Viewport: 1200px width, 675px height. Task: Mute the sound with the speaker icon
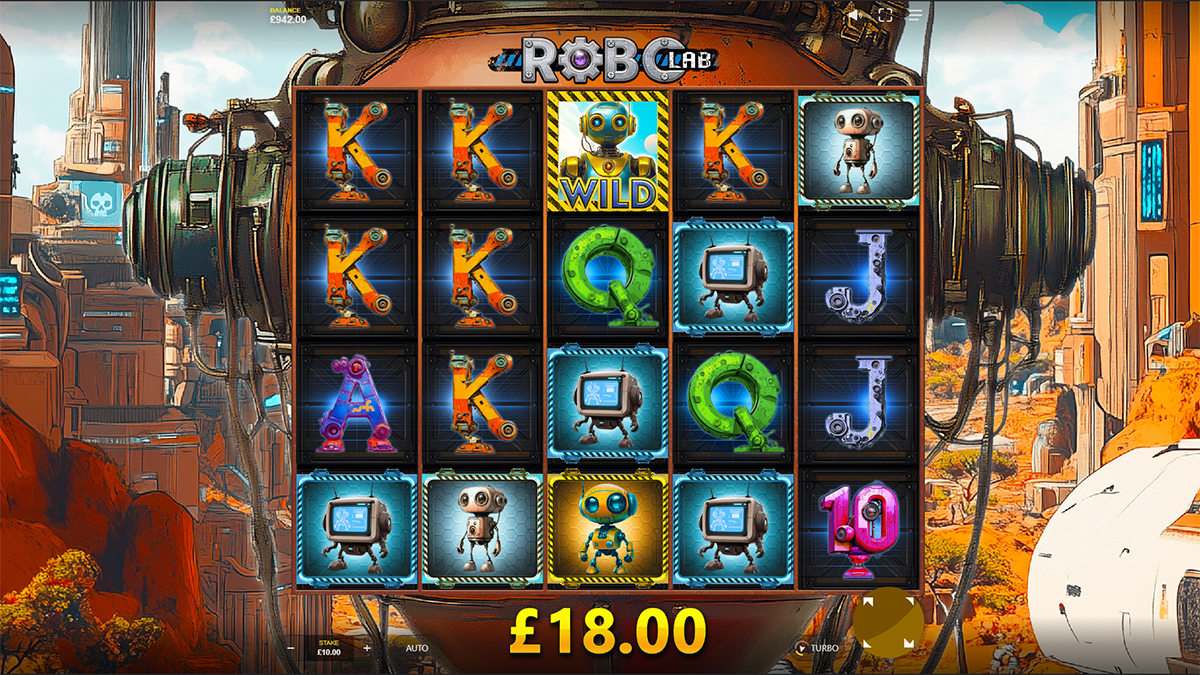point(855,16)
